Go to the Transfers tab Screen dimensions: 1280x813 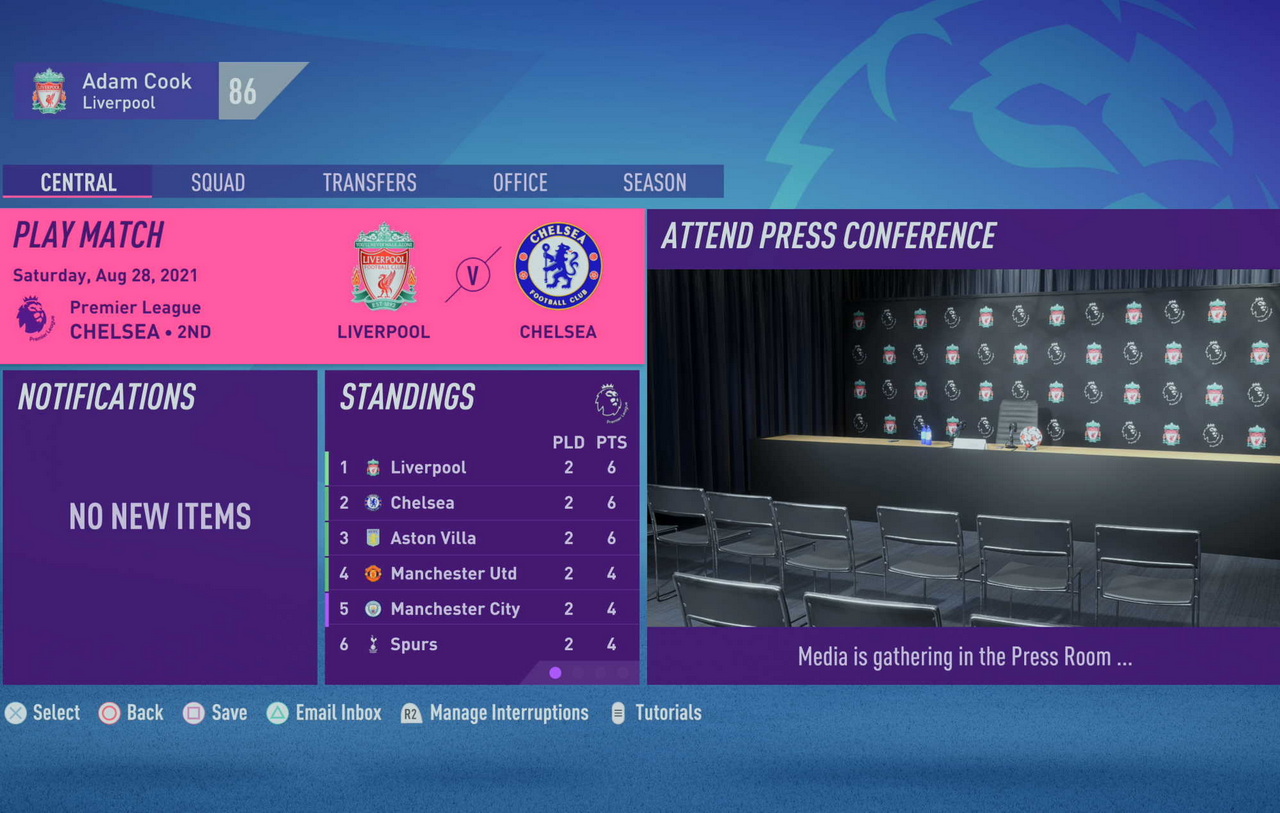(369, 182)
